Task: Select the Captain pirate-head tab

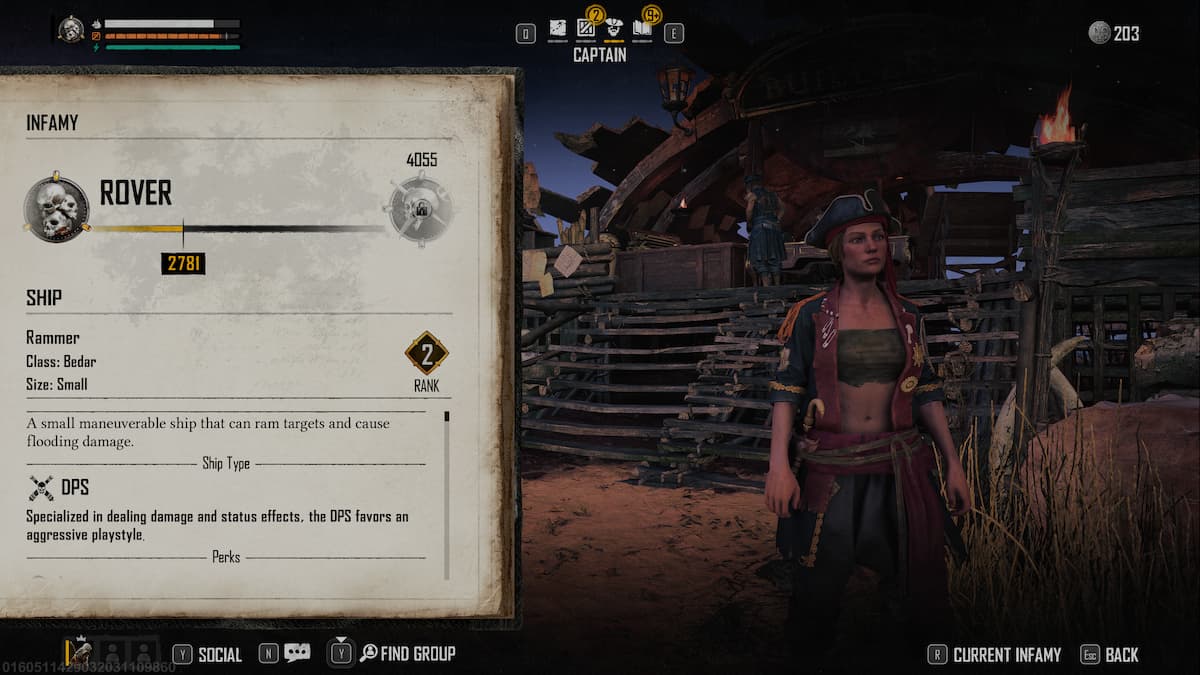Action: point(614,30)
